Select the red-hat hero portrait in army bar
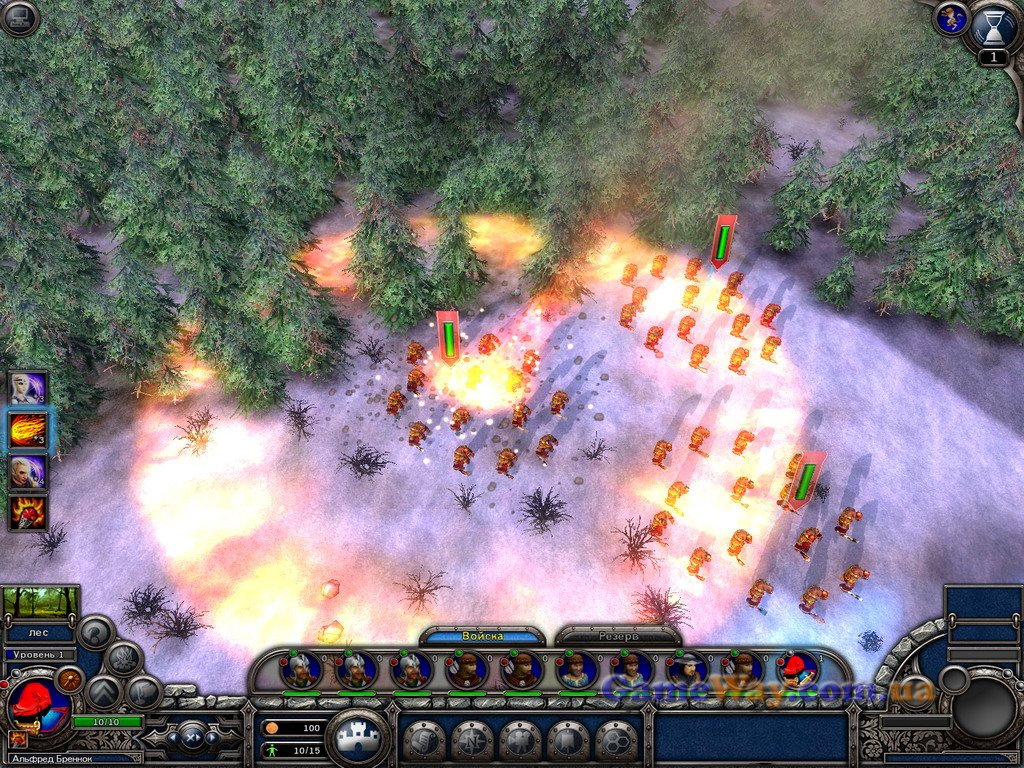 (797, 669)
